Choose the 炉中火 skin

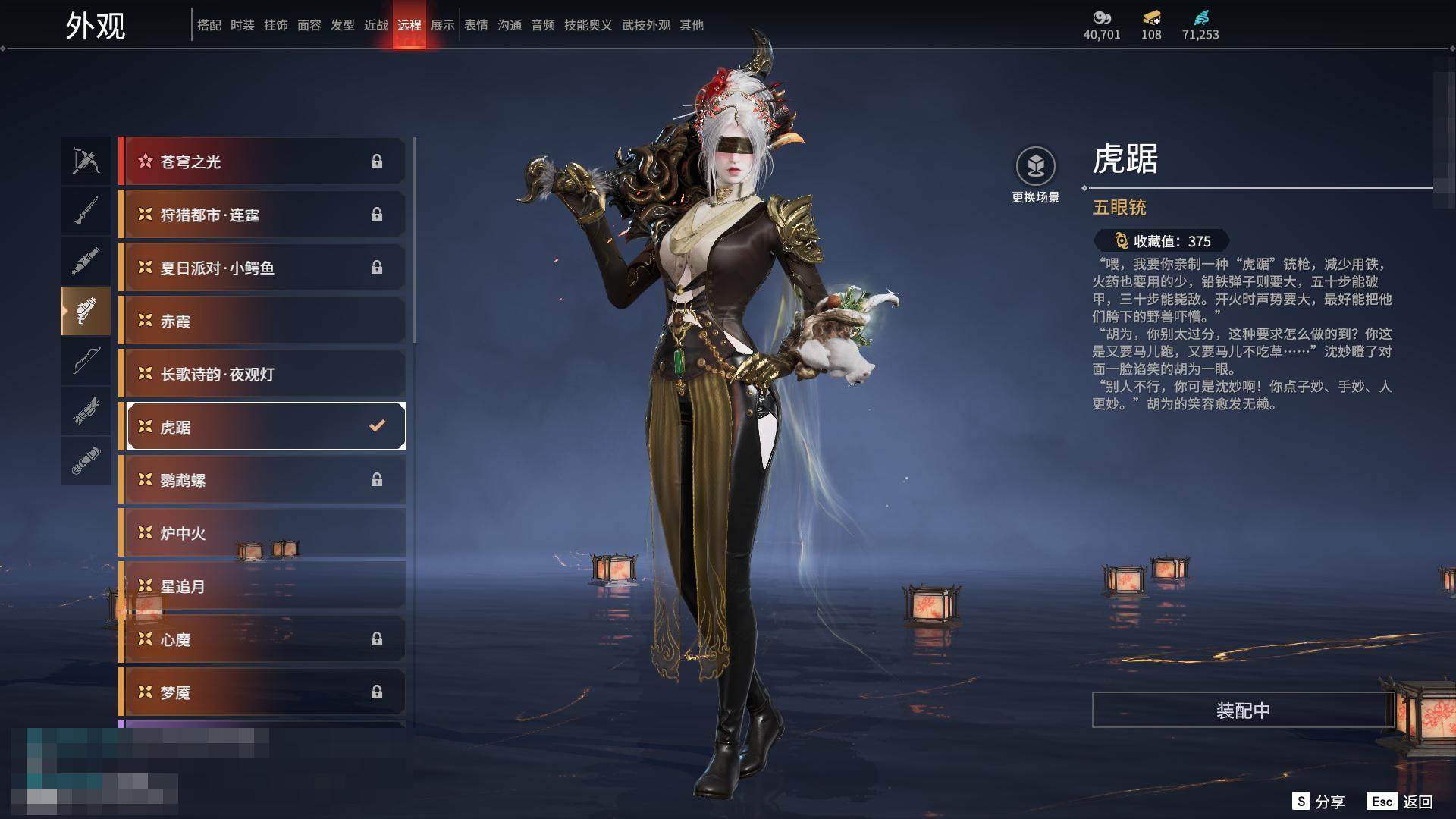[x=262, y=533]
